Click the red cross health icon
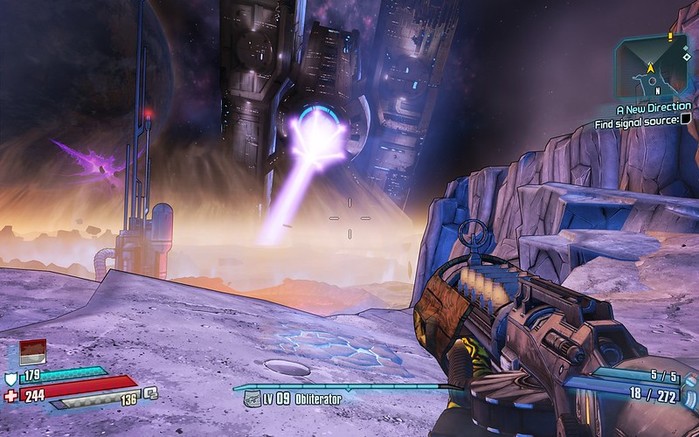The height and width of the screenshot is (437, 699). click(11, 396)
